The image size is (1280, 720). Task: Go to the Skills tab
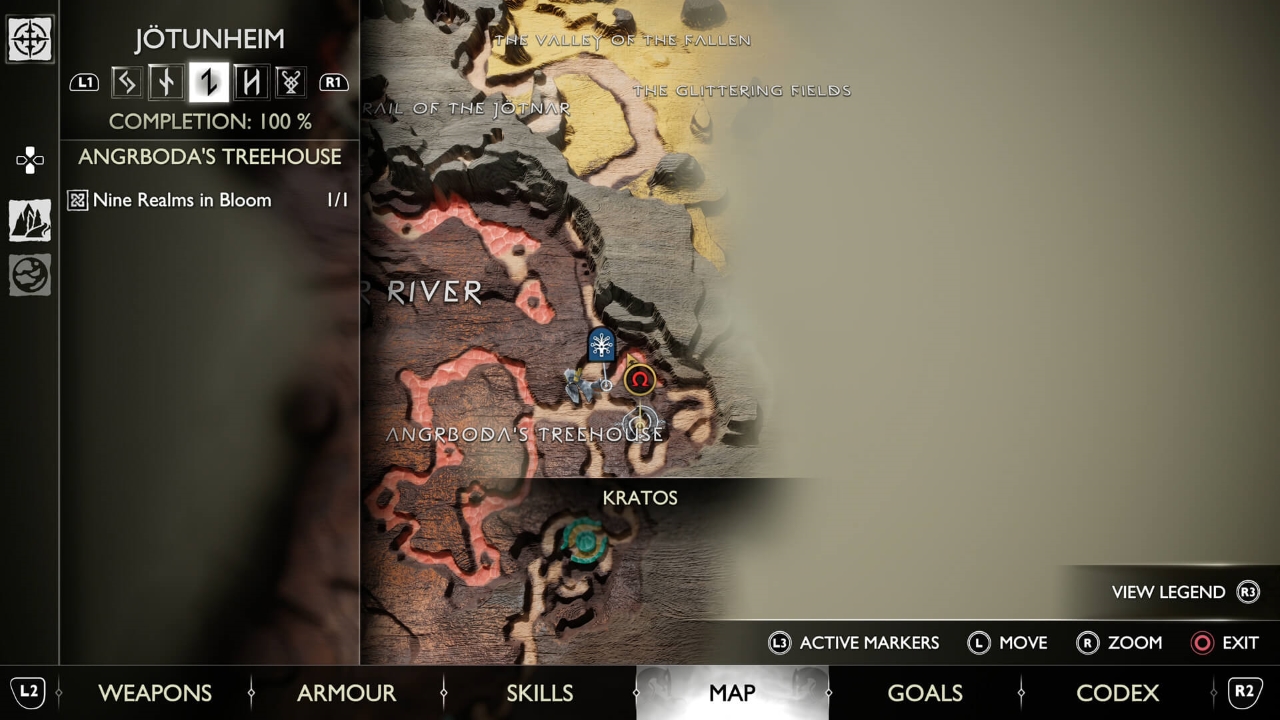pyautogui.click(x=540, y=693)
